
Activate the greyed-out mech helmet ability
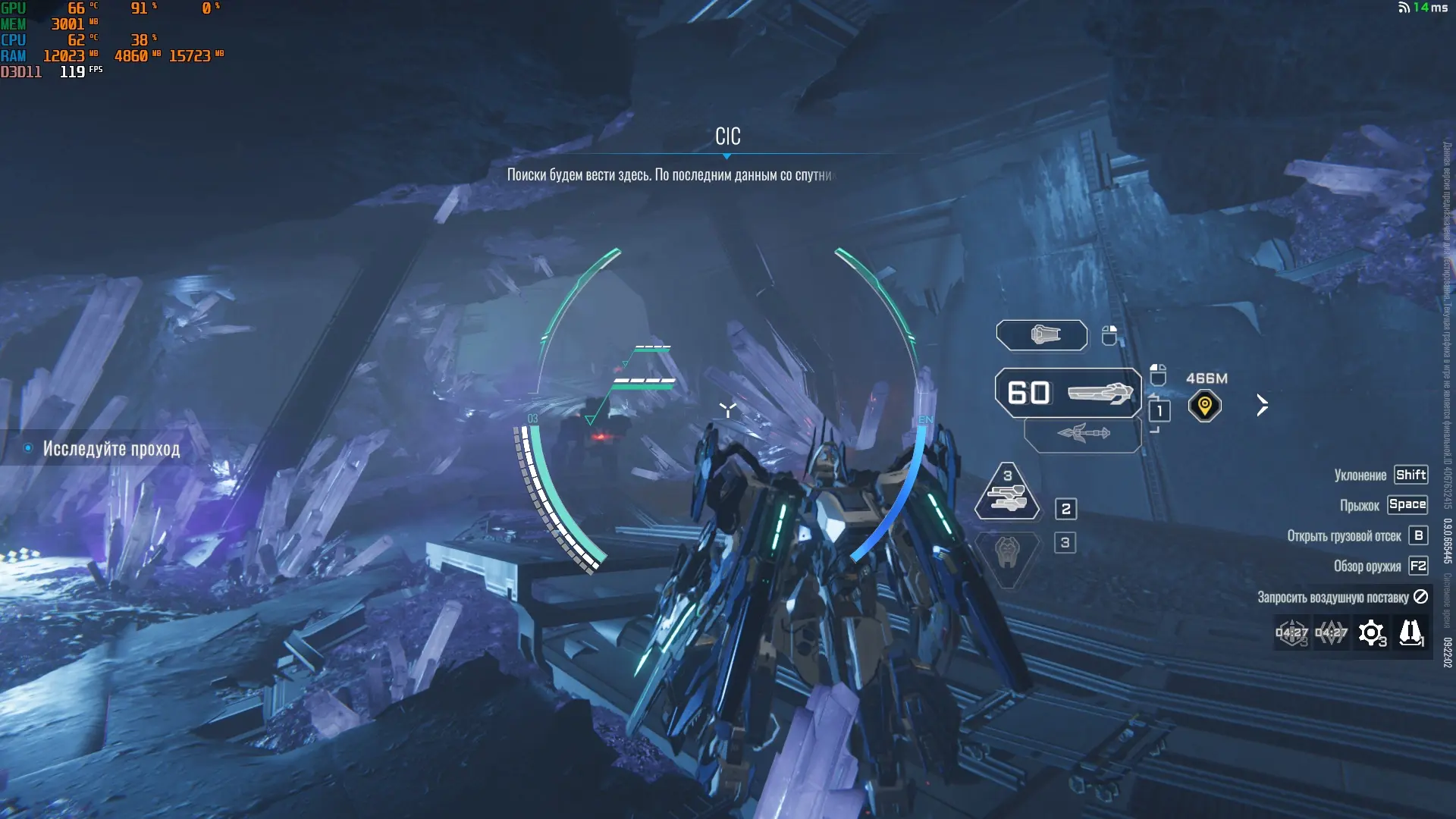1007,553
